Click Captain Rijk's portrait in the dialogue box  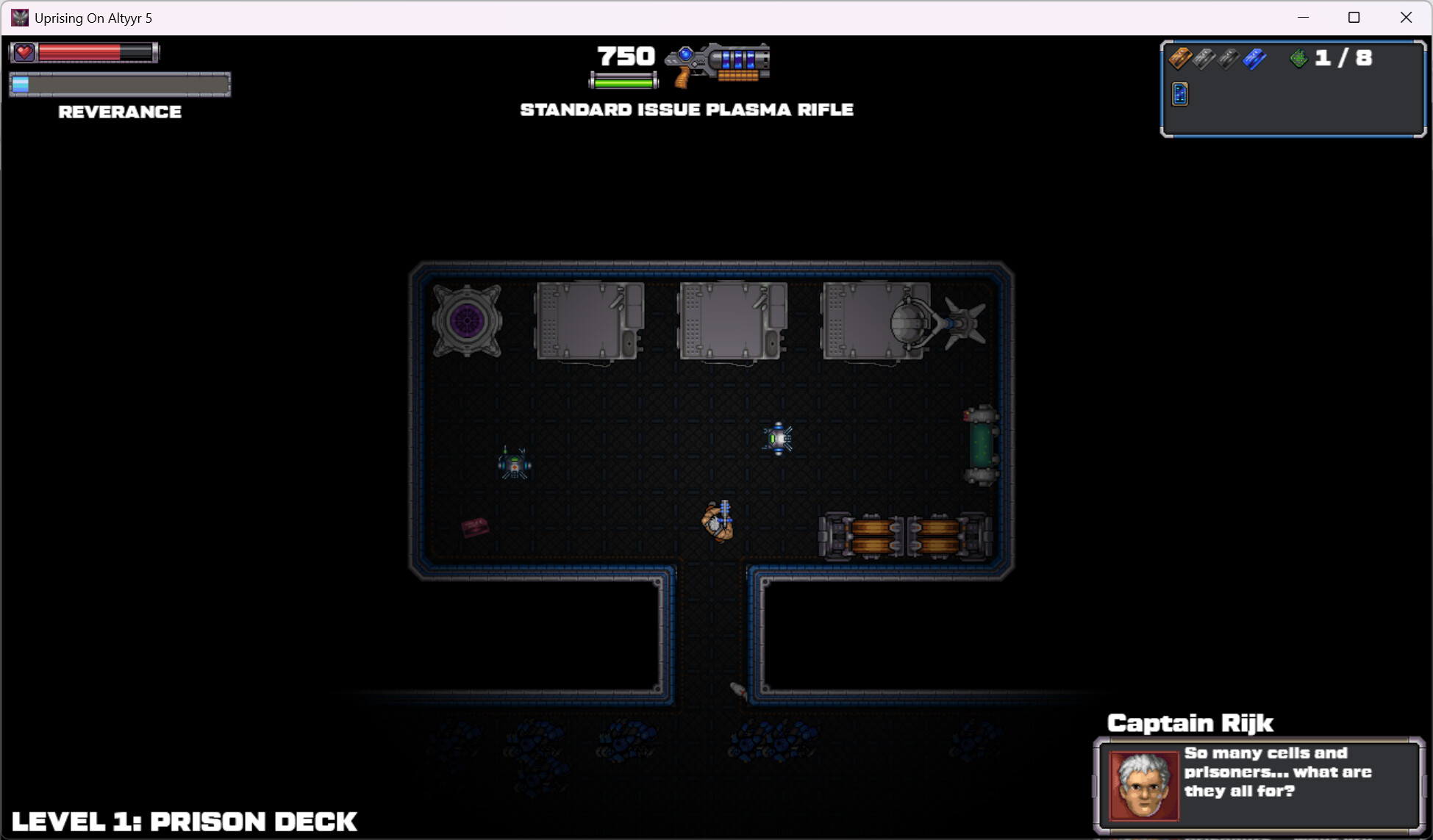[1144, 784]
